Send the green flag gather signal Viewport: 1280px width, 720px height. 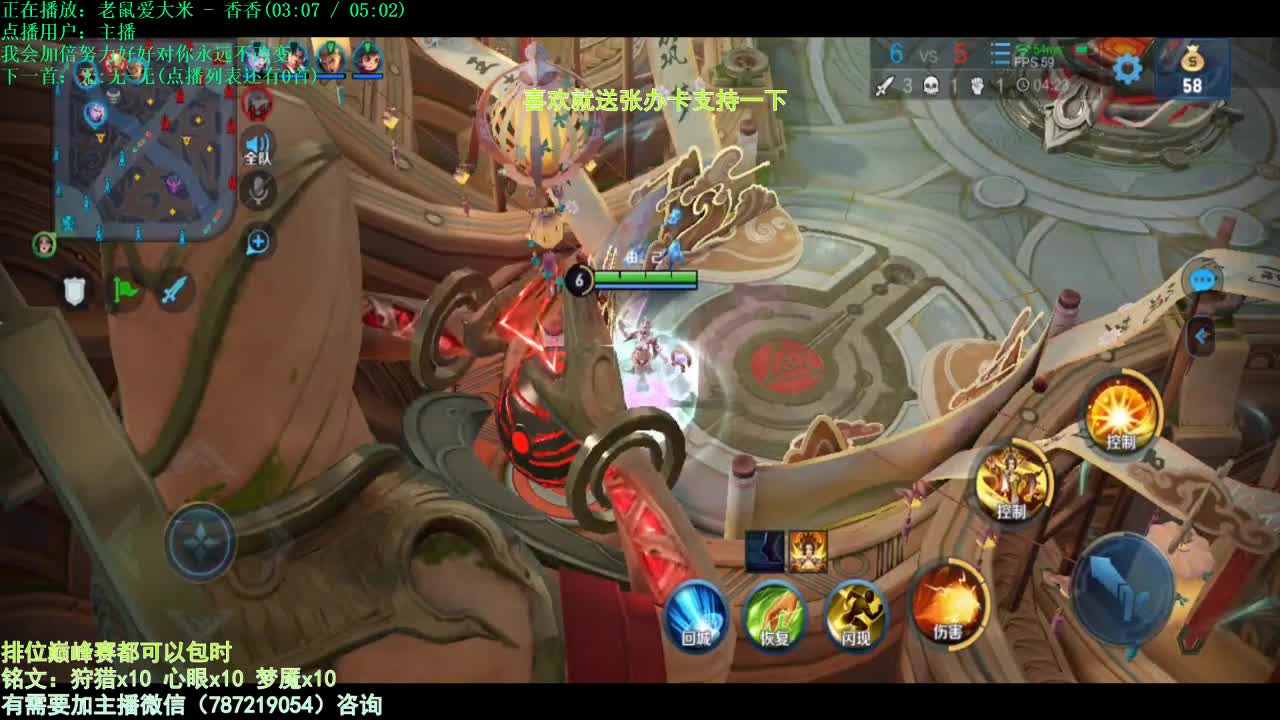125,291
